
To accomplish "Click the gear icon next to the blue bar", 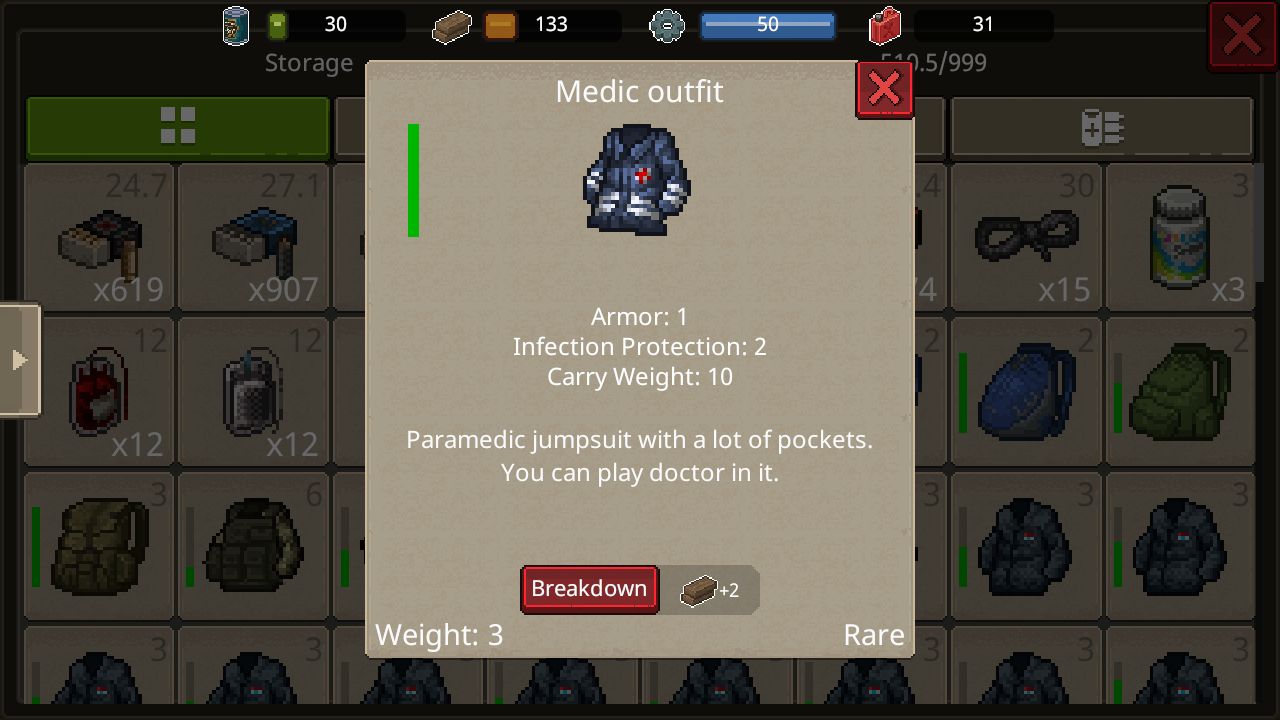I will pyautogui.click(x=667, y=26).
